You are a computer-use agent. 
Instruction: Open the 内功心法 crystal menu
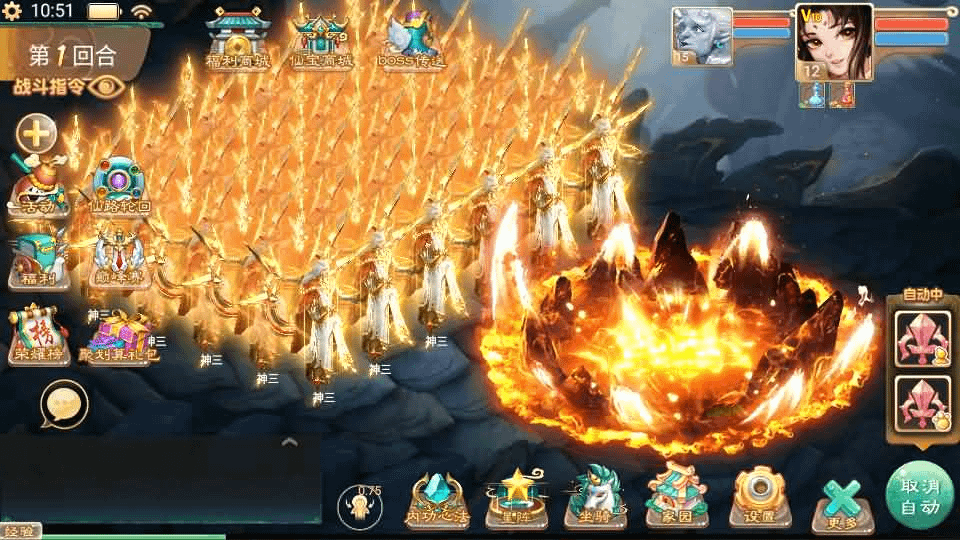(x=436, y=498)
